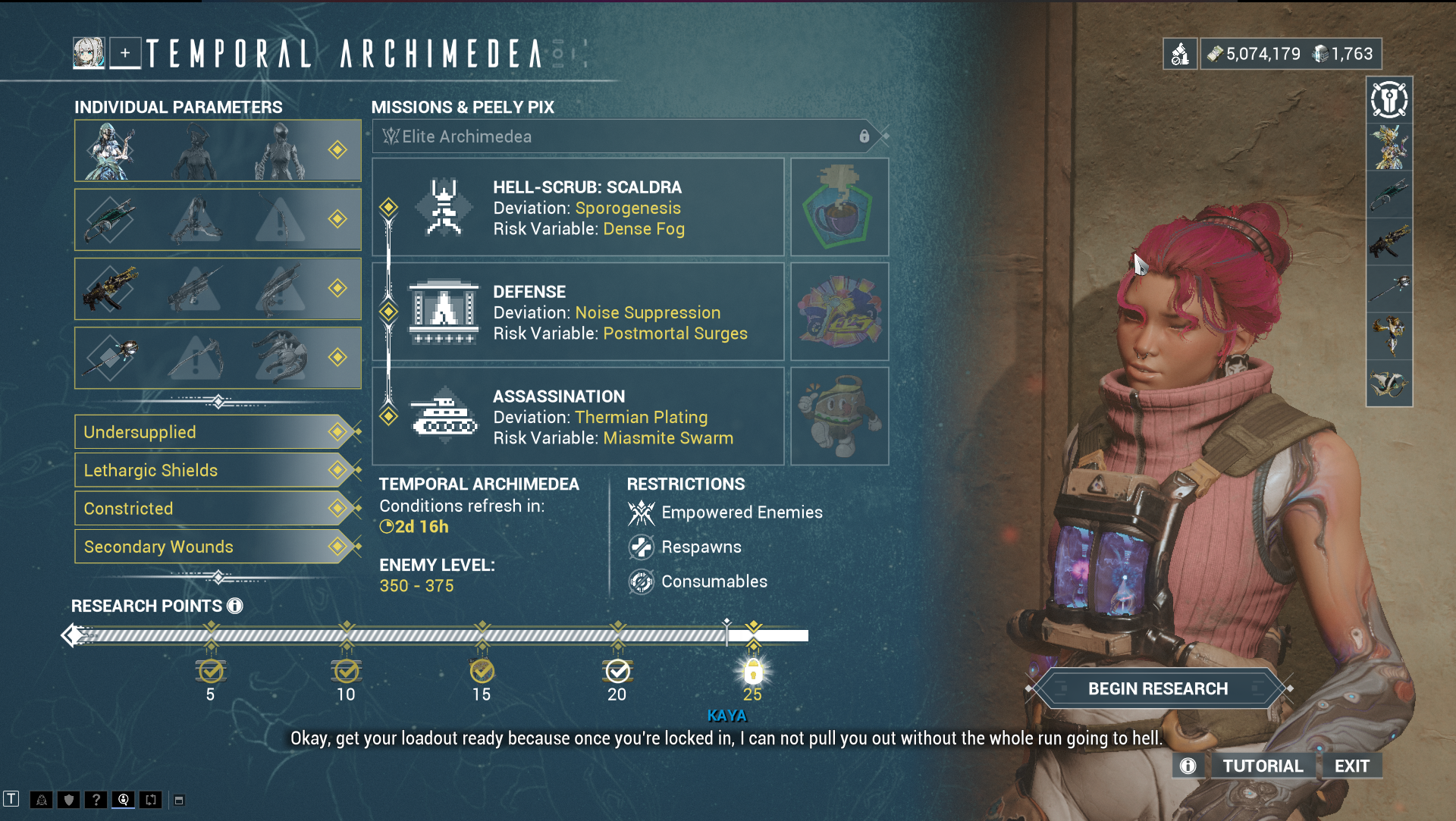Select the 25 point locked reward
Viewport: 1456px width, 821px height.
coord(752,672)
